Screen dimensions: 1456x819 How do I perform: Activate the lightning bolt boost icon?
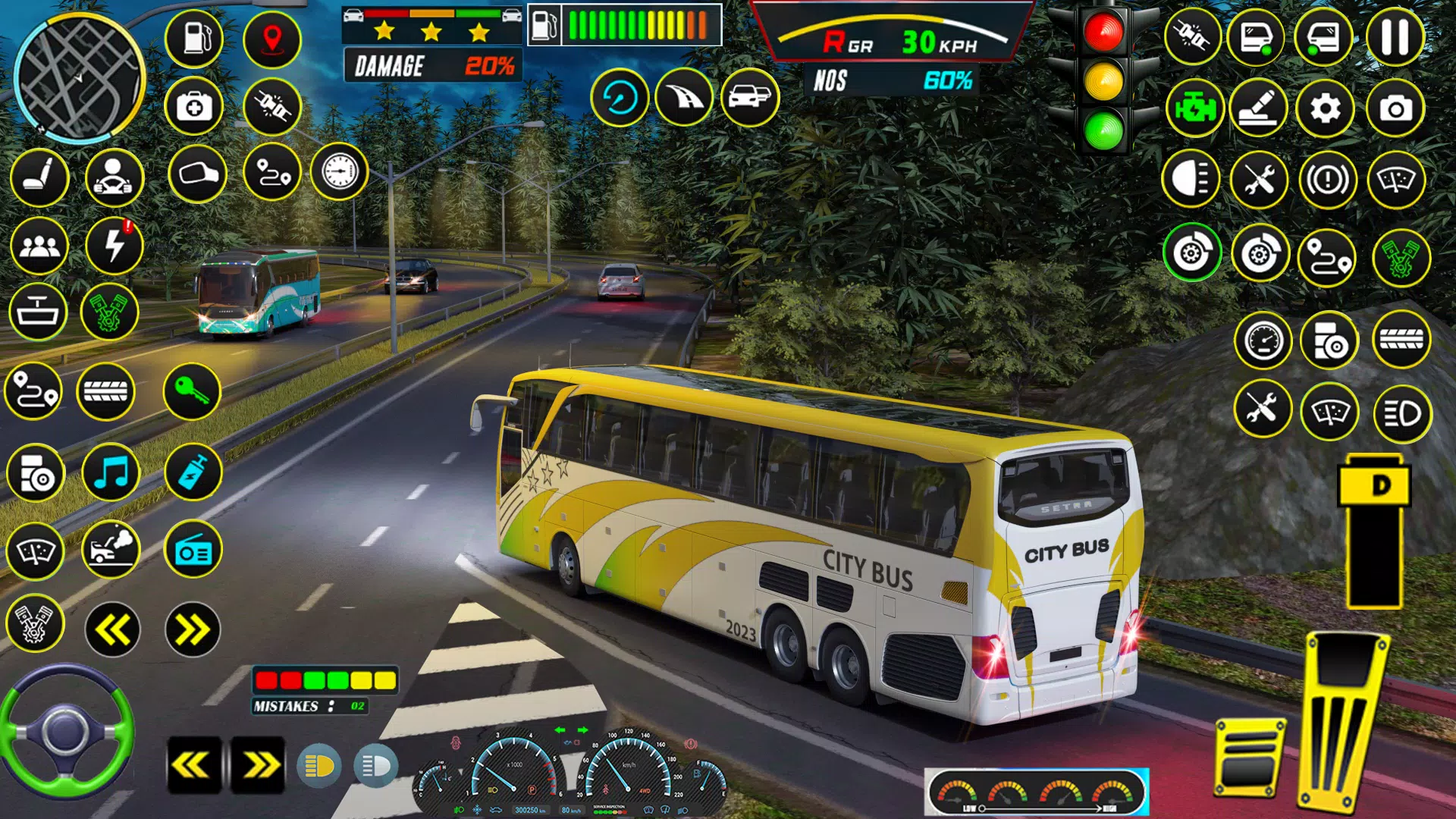[x=115, y=246]
